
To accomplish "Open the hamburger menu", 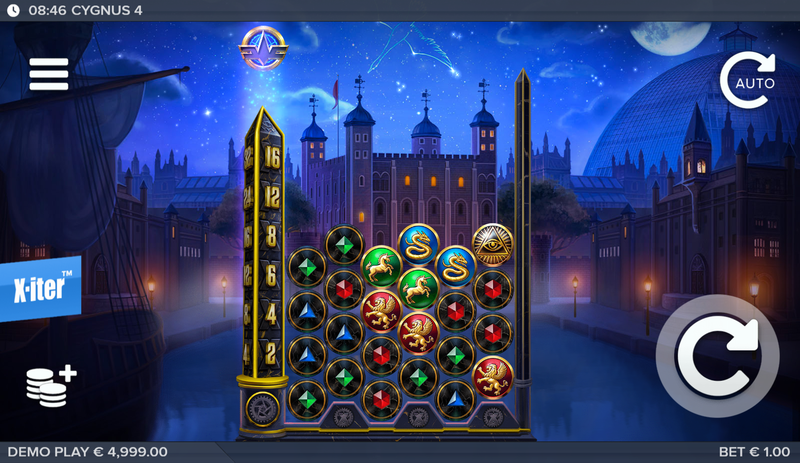I will [48, 73].
